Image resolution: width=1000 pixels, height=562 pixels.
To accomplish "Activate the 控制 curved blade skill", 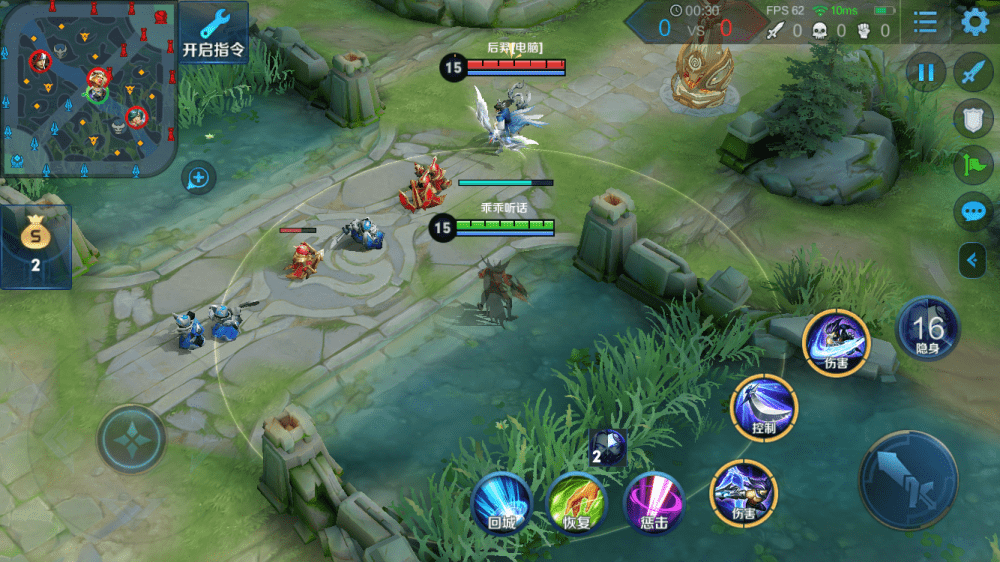I will pyautogui.click(x=764, y=407).
